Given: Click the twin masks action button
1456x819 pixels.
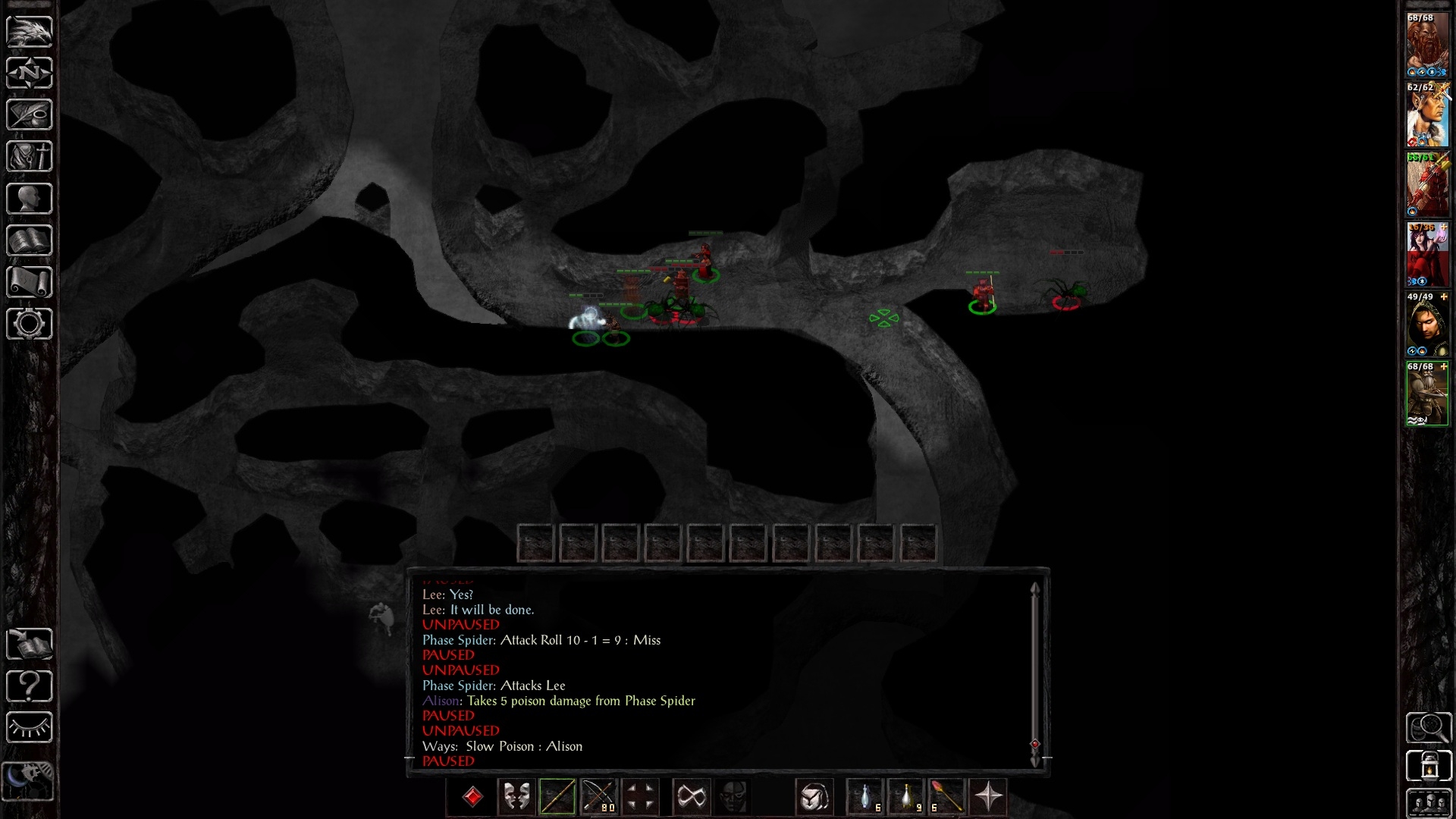Looking at the screenshot, I should 516,797.
